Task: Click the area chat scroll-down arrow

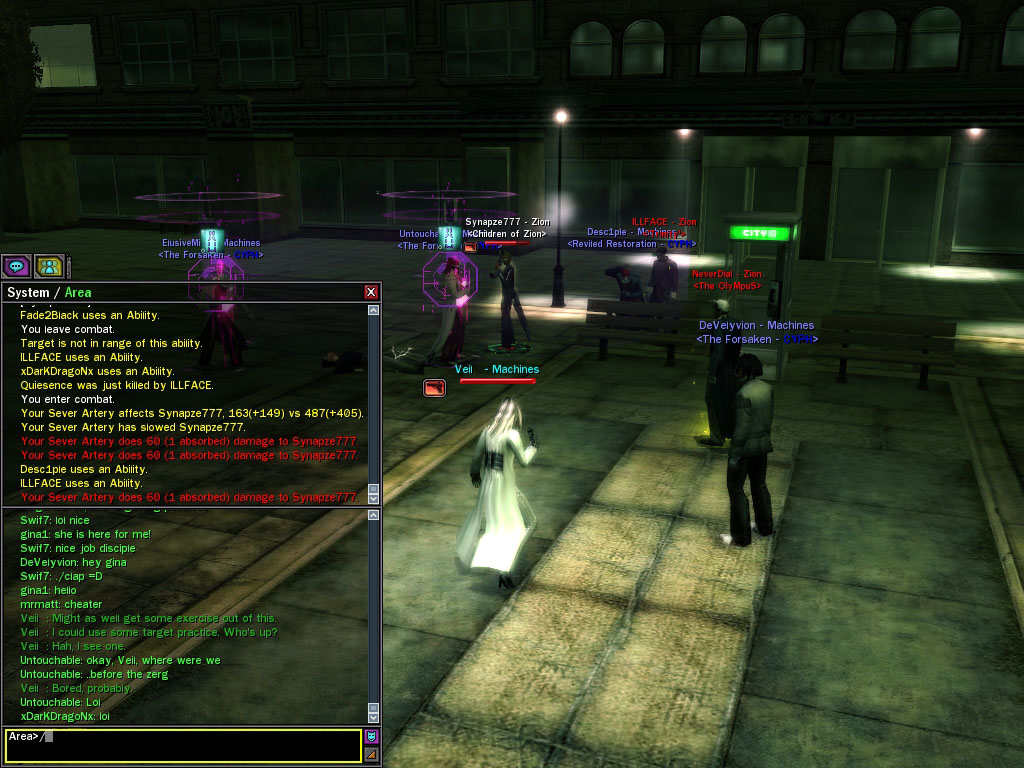Action: (374, 717)
